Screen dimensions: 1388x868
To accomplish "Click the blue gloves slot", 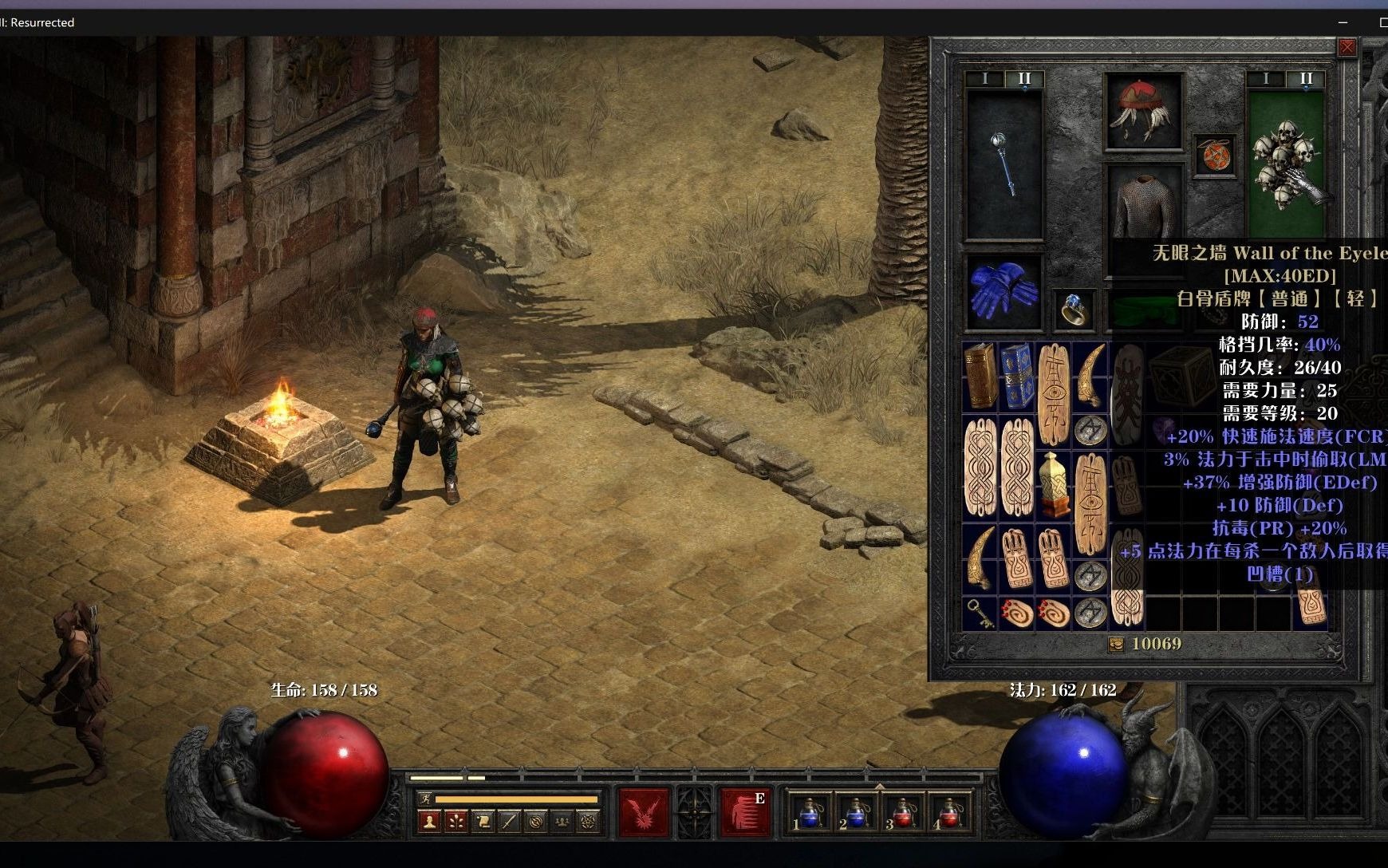I will 1004,292.
